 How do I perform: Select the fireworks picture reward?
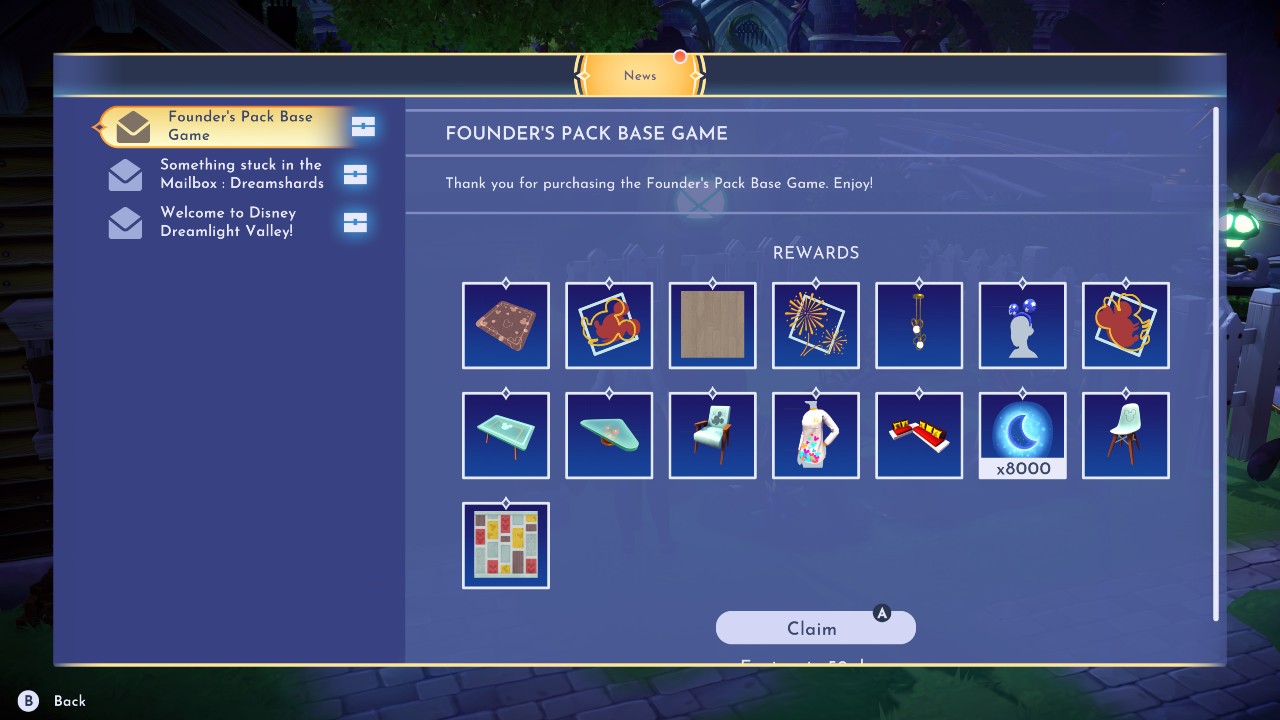(x=816, y=325)
